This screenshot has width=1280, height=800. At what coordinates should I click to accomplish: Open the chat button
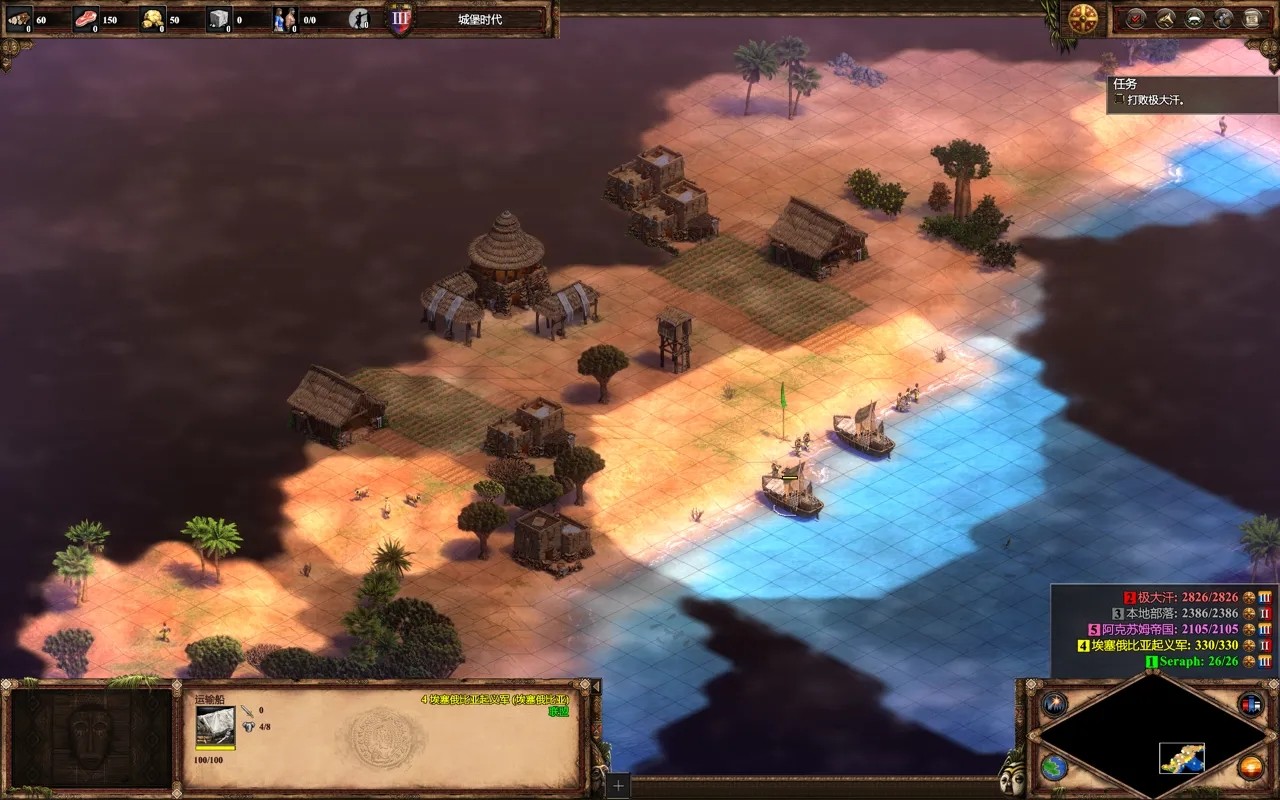pos(1223,17)
